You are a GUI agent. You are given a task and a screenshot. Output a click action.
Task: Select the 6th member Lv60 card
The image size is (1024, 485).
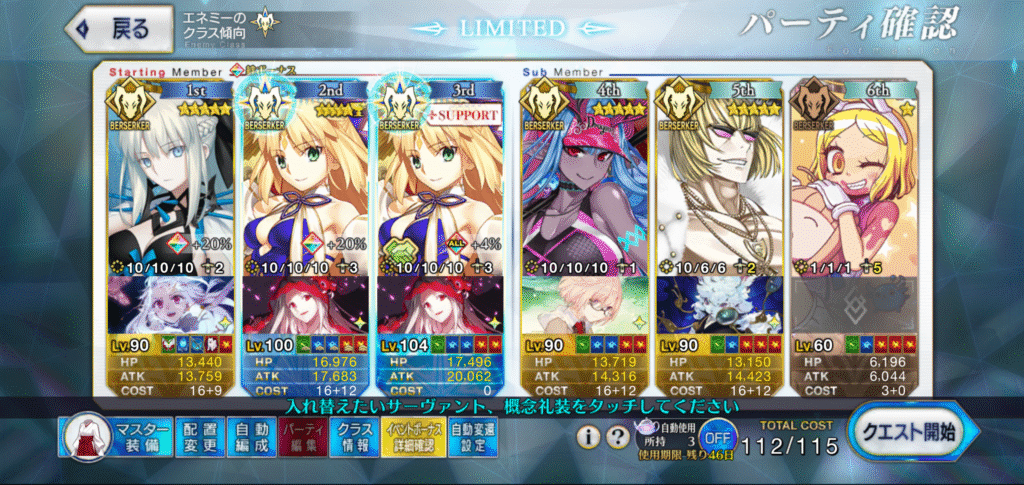(853, 230)
